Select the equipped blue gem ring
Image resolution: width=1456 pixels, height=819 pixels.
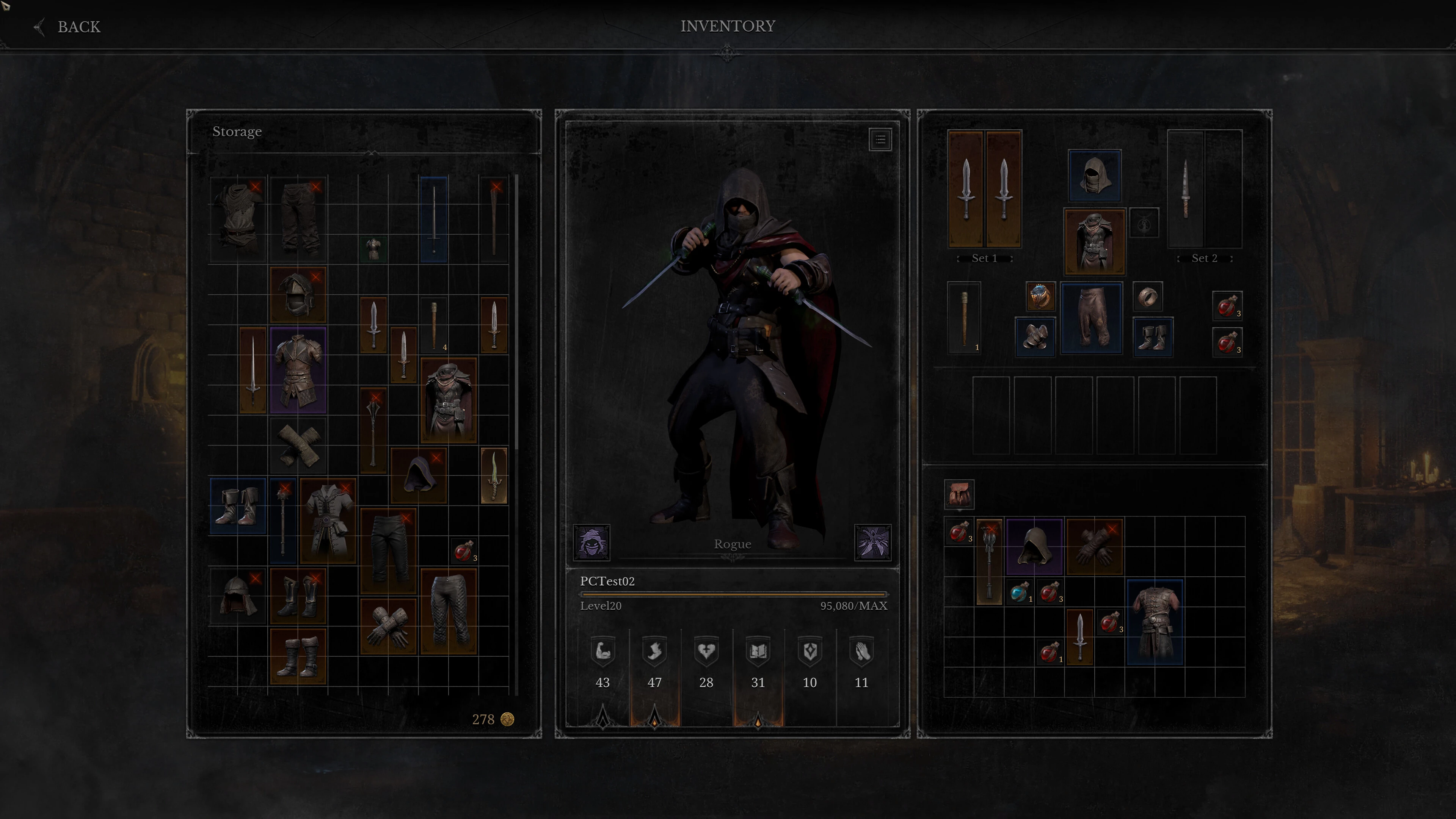pyautogui.click(x=1040, y=296)
